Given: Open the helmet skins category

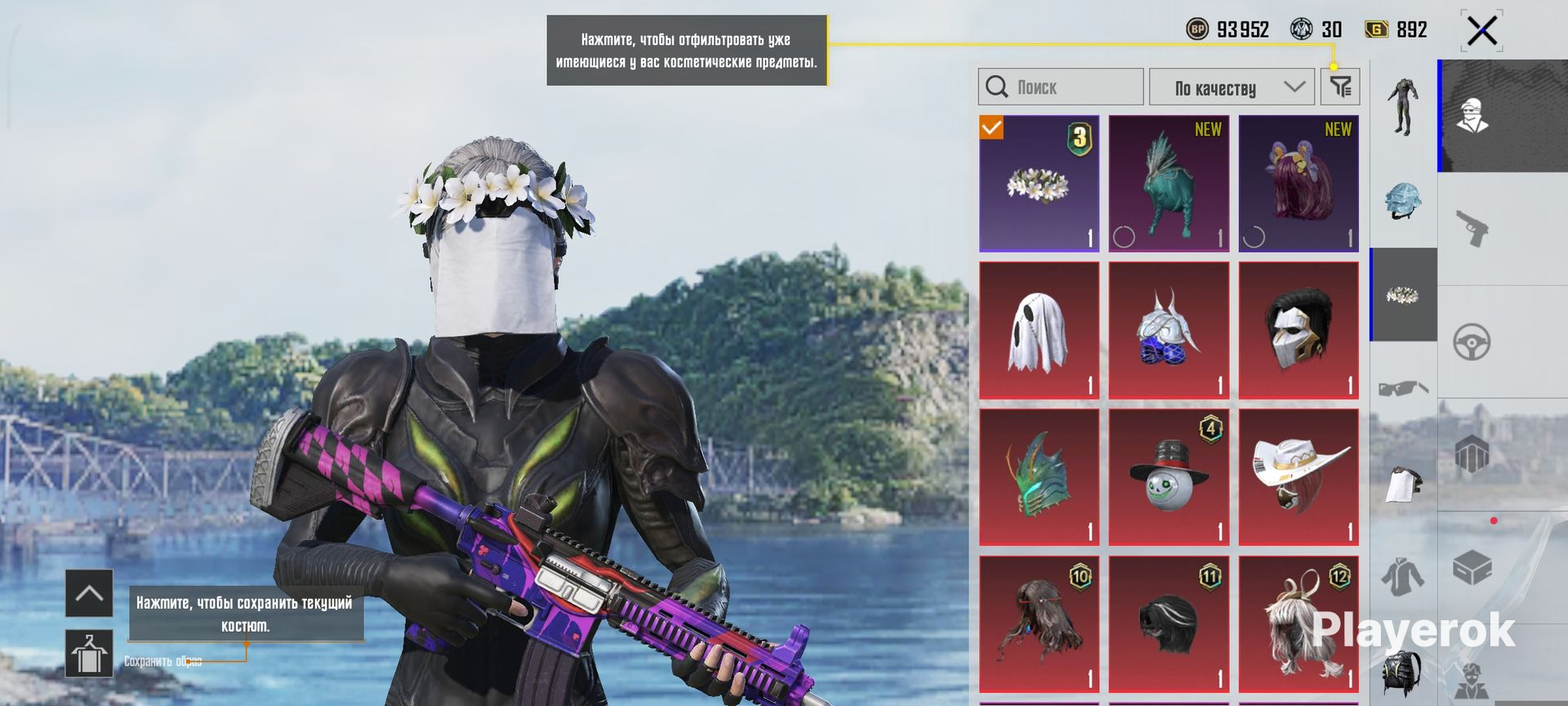Looking at the screenshot, I should pyautogui.click(x=1403, y=201).
